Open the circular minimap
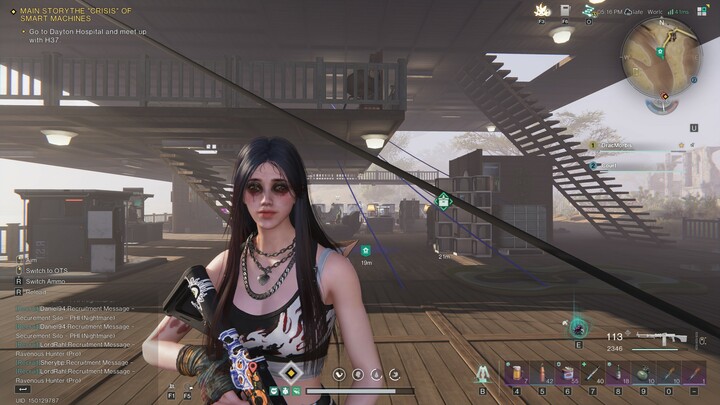The width and height of the screenshot is (720, 405). [661, 49]
